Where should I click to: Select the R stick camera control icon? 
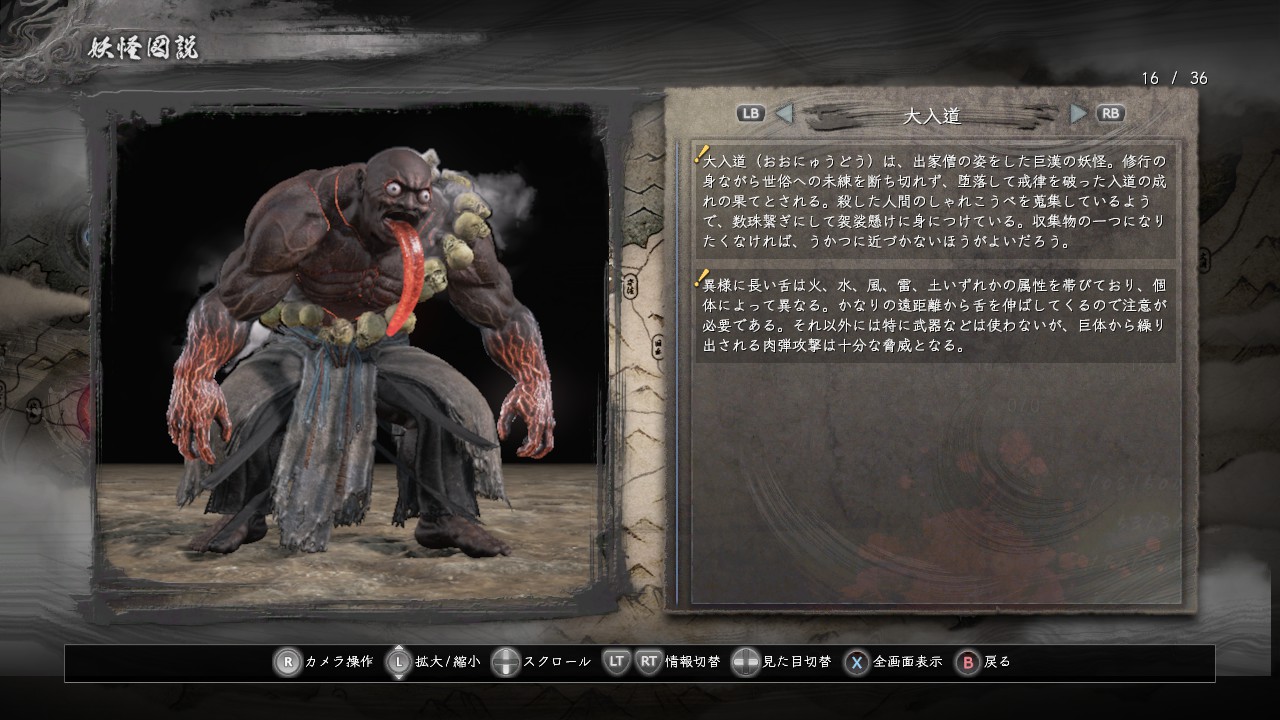click(288, 661)
